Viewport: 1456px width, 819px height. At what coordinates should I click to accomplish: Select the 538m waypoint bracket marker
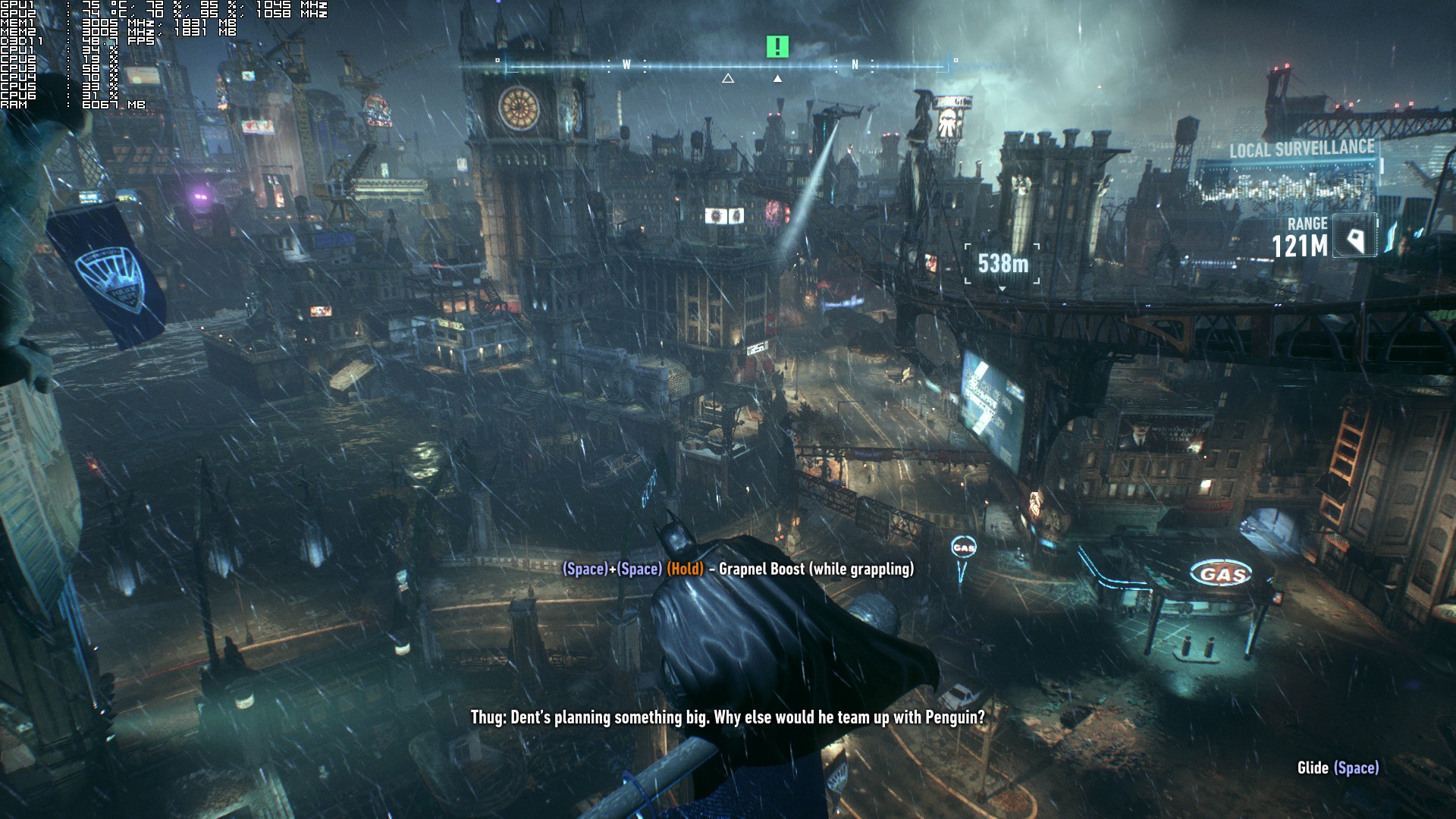[1003, 264]
